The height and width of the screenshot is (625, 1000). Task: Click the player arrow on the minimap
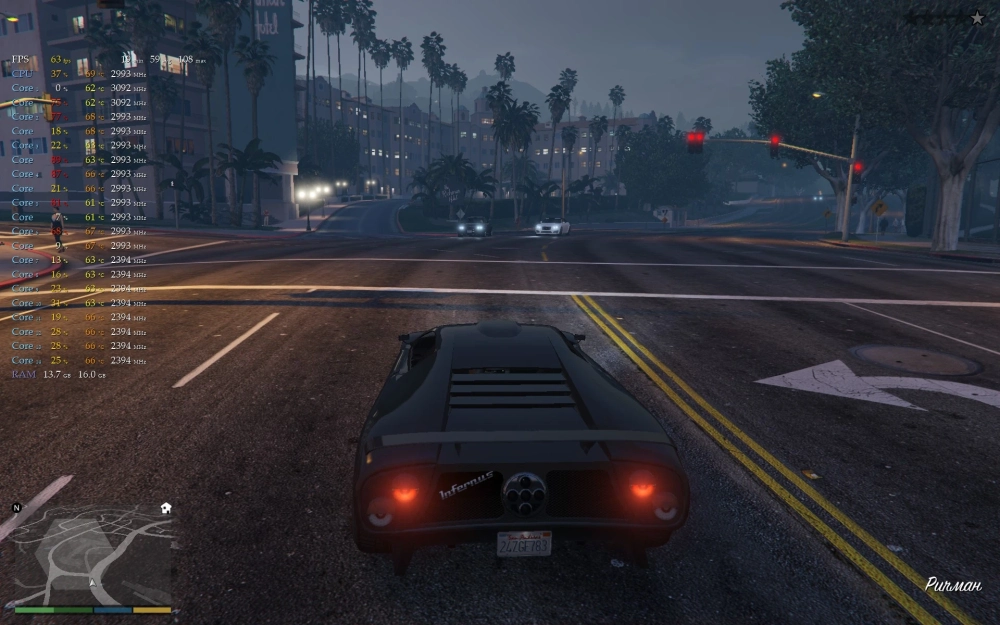[x=93, y=581]
